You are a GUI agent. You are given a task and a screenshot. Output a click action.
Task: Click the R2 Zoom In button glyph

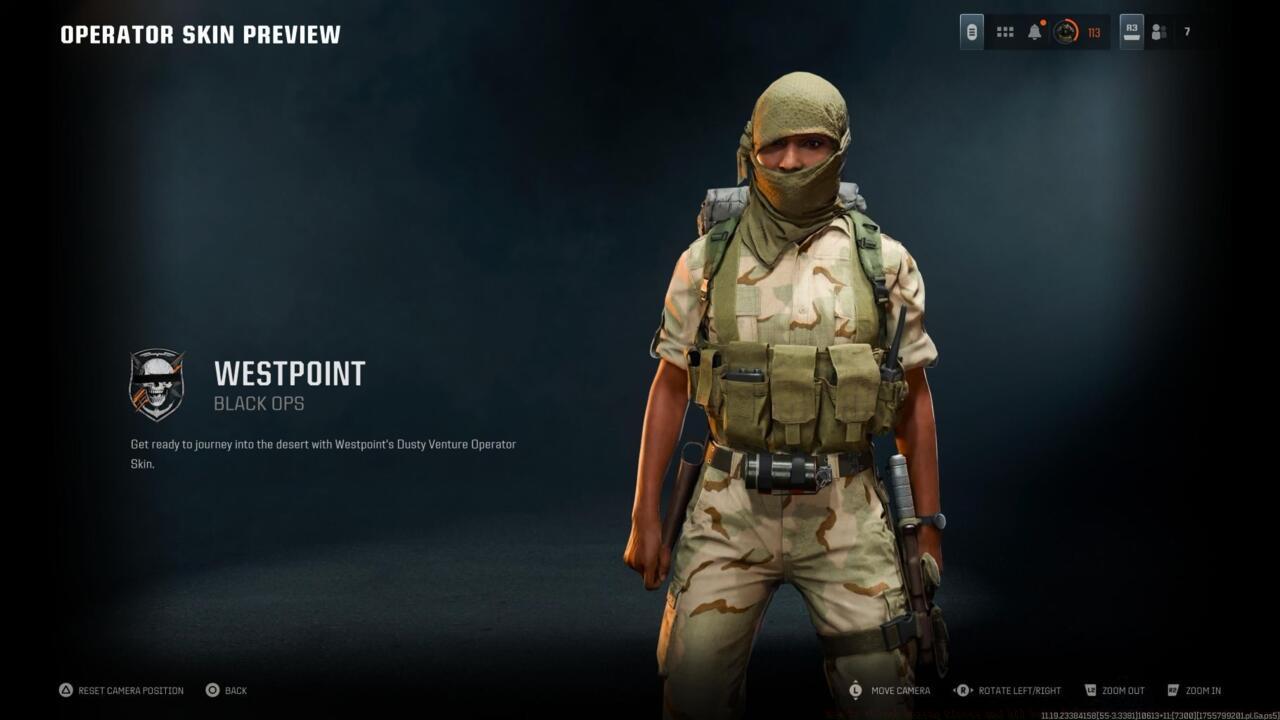tap(1172, 690)
